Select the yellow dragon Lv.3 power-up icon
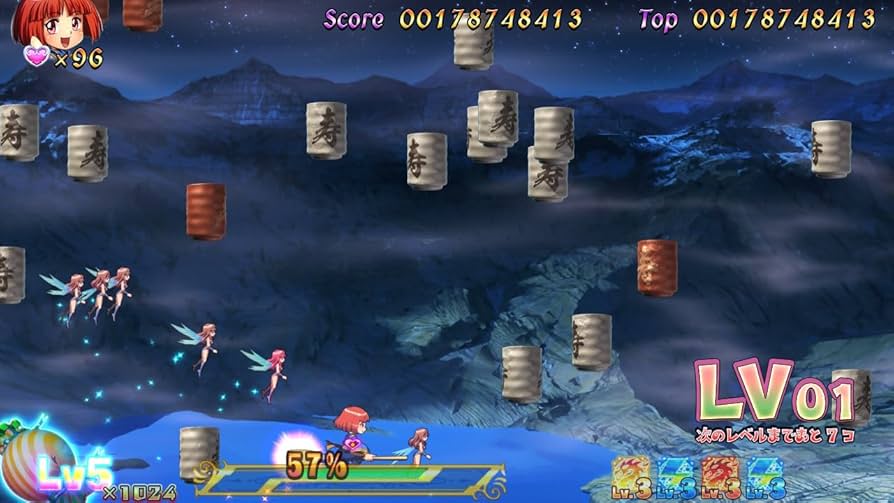 pos(631,477)
